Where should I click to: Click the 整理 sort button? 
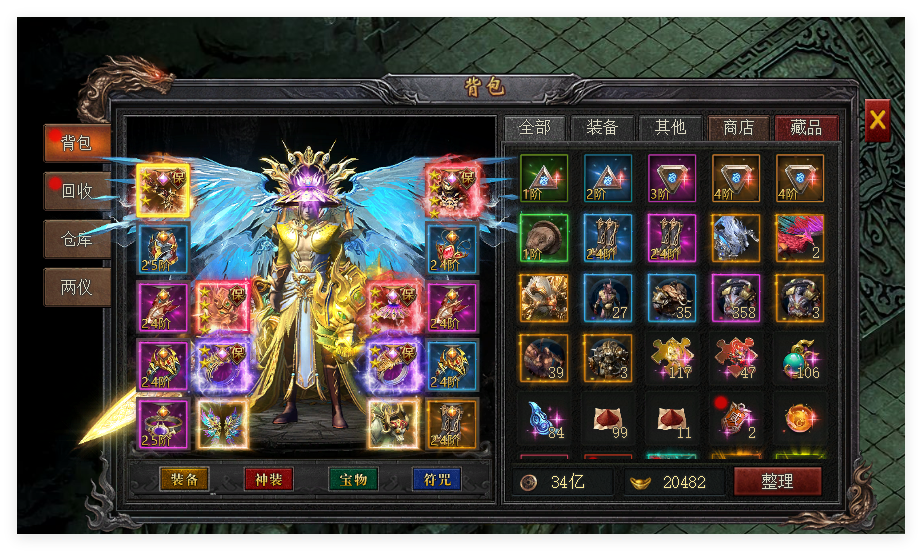coord(777,481)
